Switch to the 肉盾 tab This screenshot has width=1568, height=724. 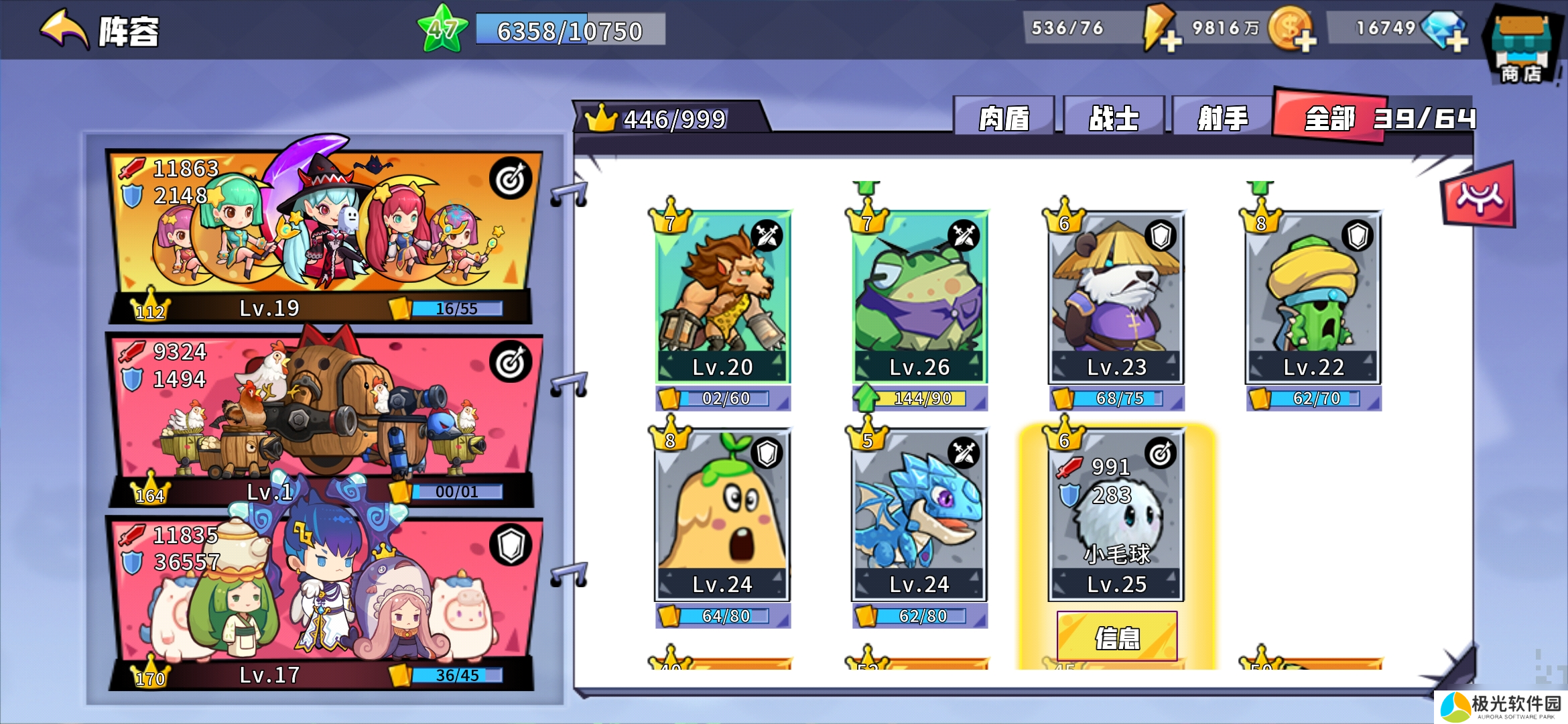click(x=1004, y=118)
